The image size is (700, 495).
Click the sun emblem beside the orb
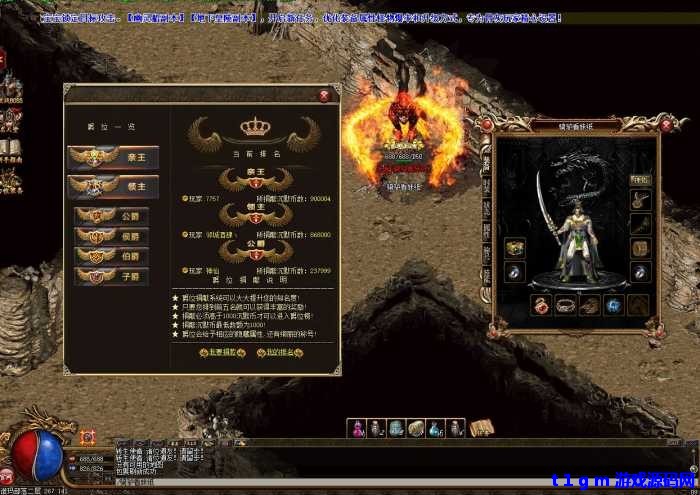pyautogui.click(x=87, y=437)
